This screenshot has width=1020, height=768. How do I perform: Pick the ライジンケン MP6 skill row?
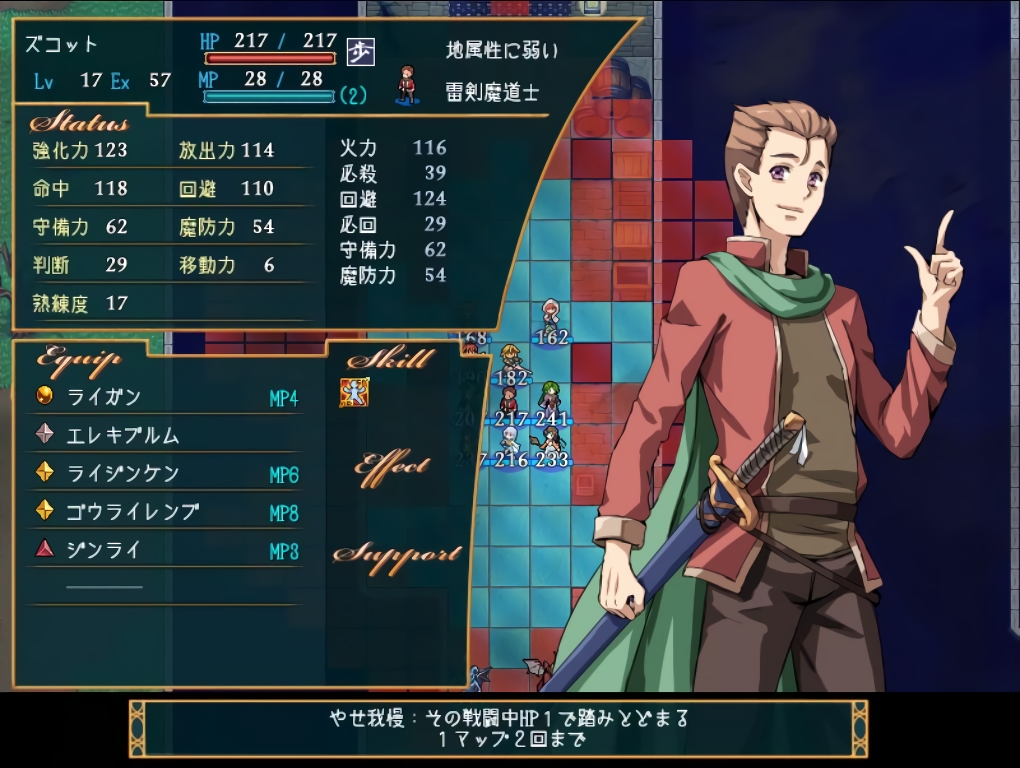[166, 473]
